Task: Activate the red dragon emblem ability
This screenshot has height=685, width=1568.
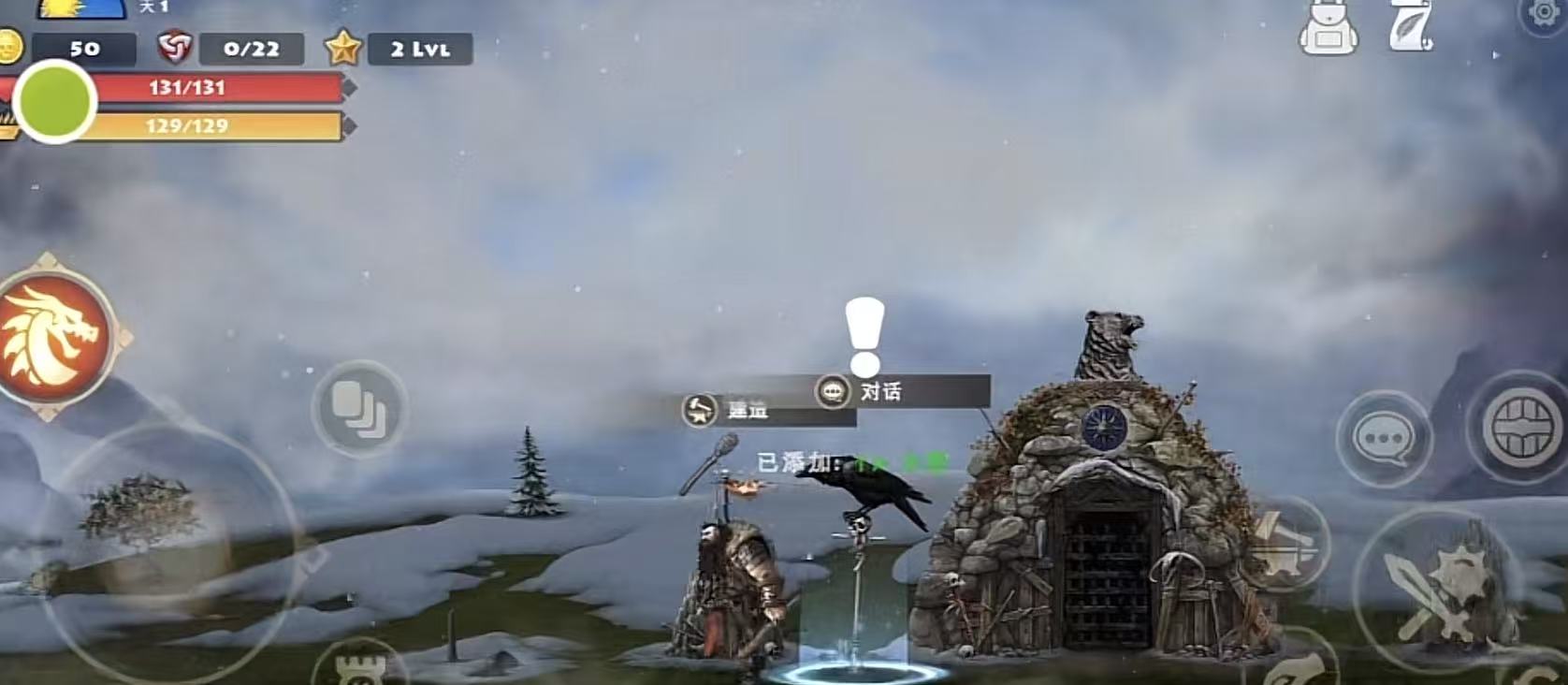Action: pyautogui.click(x=54, y=336)
